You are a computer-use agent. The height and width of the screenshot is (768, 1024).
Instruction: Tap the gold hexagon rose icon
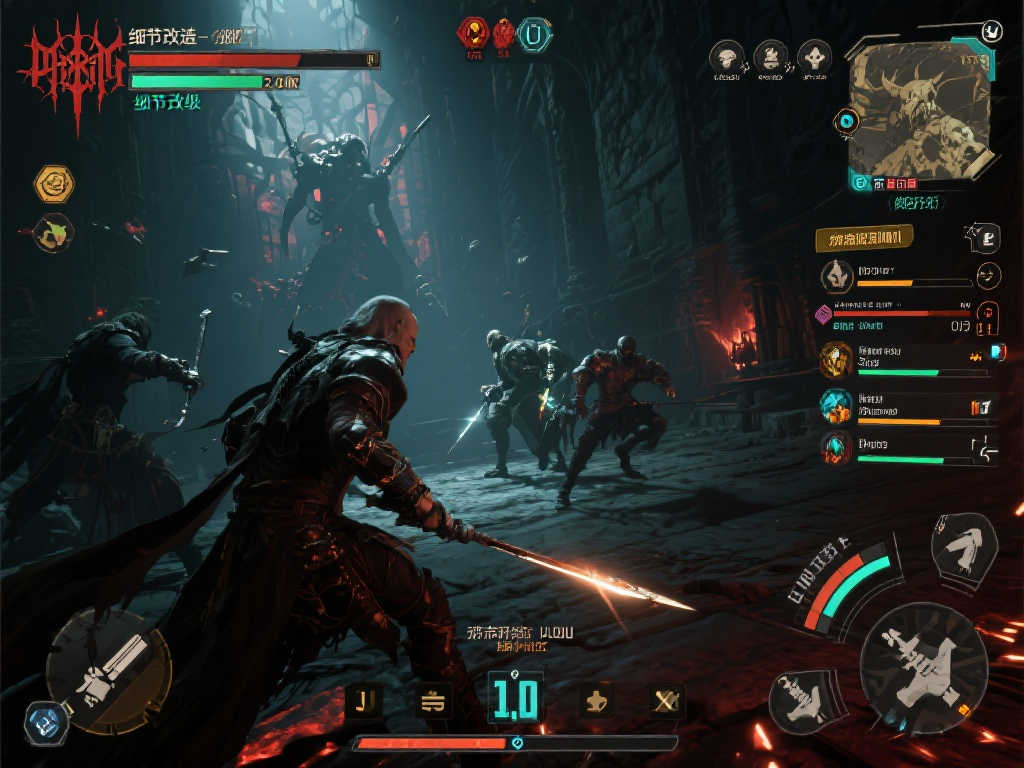(x=54, y=184)
